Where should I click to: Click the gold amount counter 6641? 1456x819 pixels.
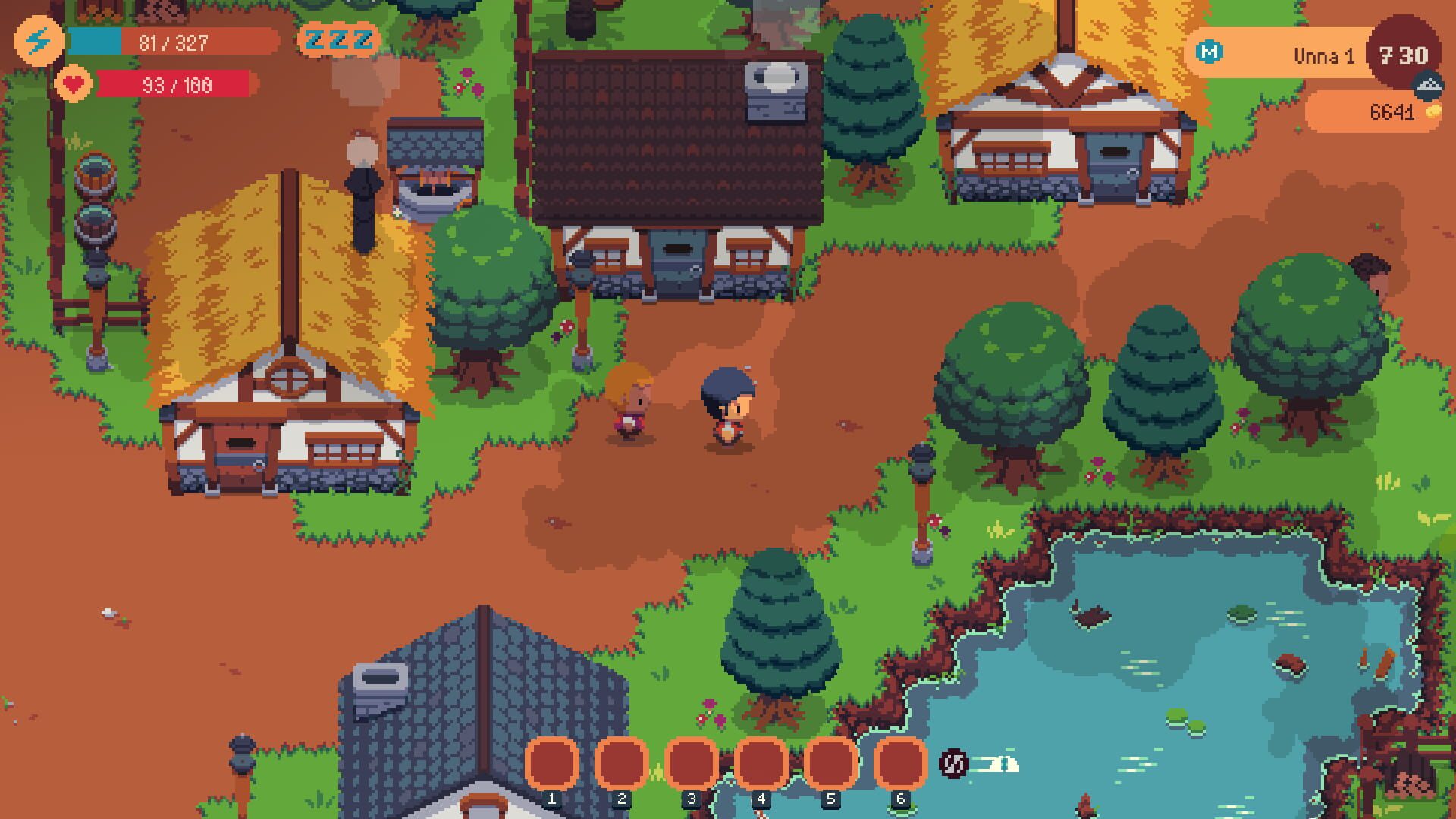(x=1392, y=112)
